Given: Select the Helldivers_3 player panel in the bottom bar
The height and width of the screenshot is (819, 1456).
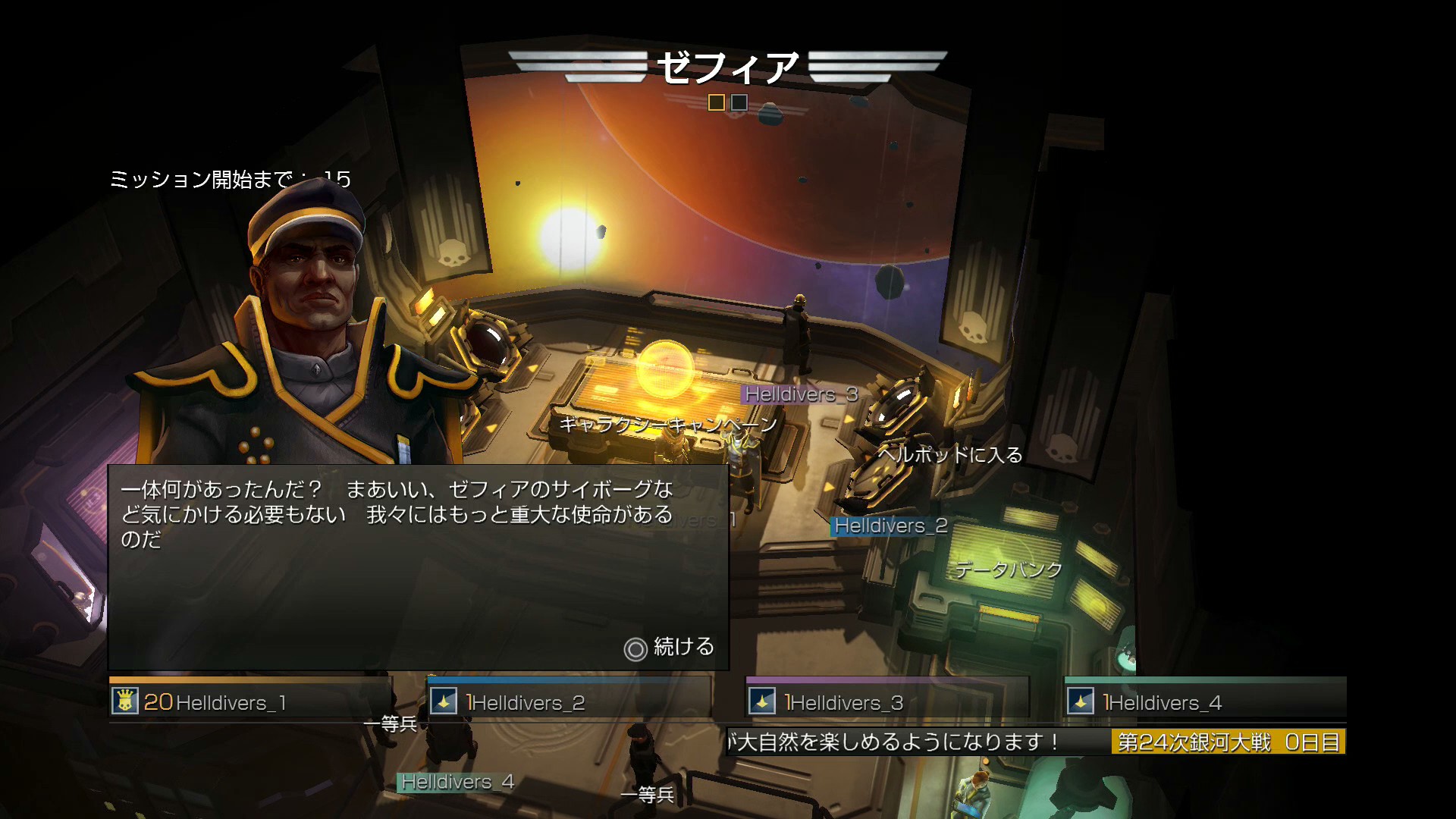Looking at the screenshot, I should [x=887, y=701].
